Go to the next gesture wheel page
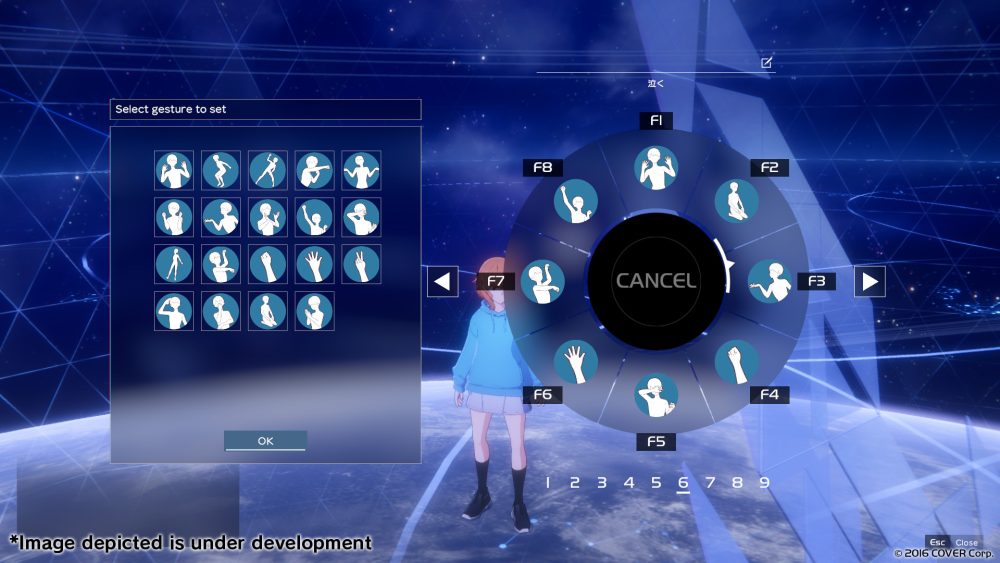 pos(870,282)
